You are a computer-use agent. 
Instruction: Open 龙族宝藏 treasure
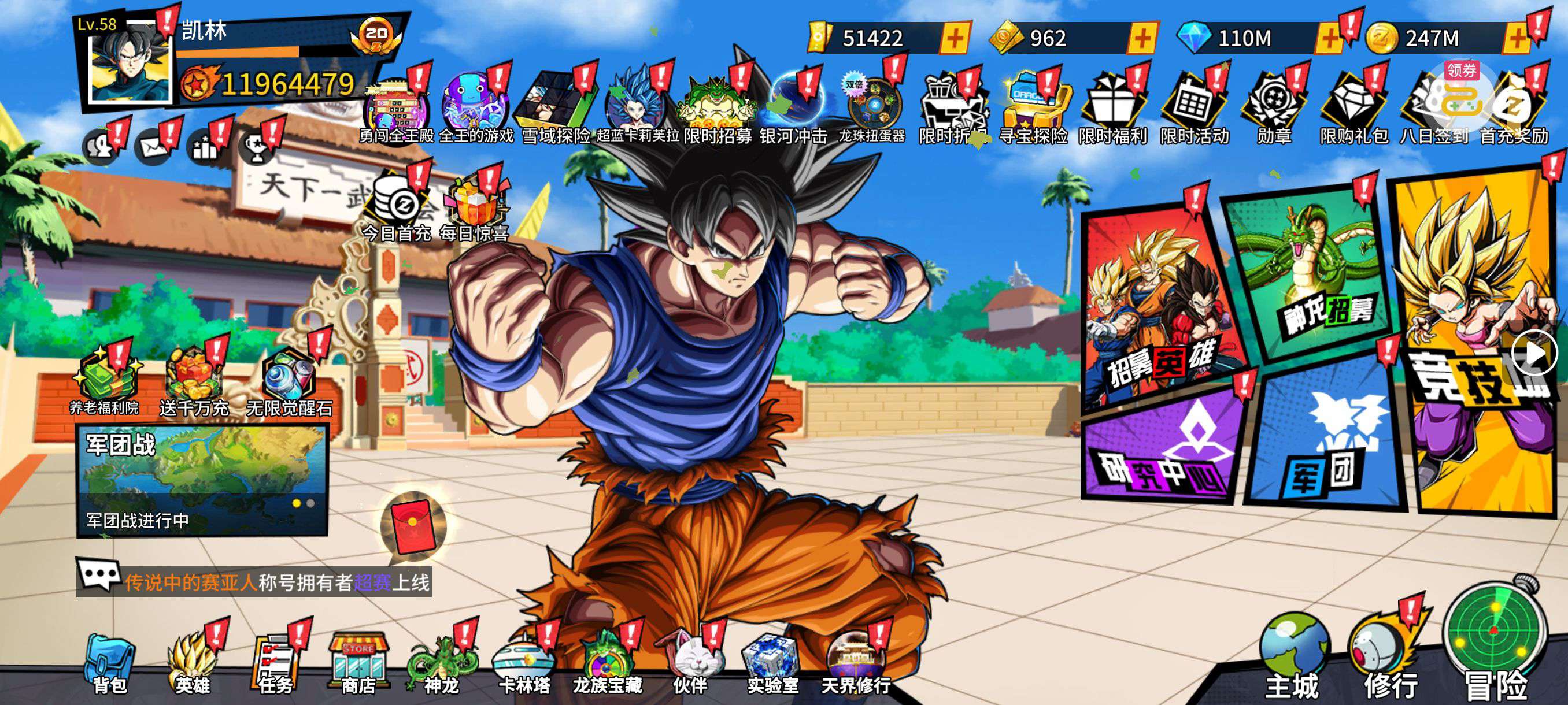(x=607, y=663)
